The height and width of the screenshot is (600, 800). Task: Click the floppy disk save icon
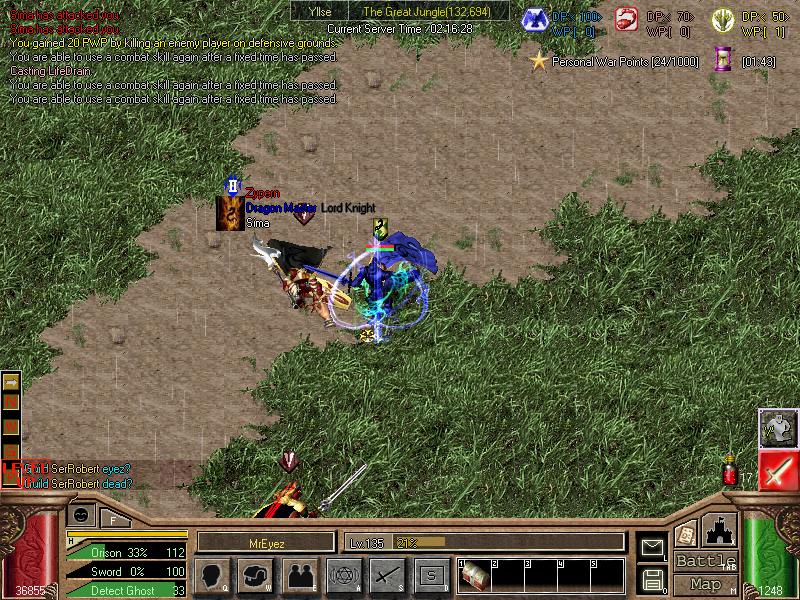[x=652, y=579]
